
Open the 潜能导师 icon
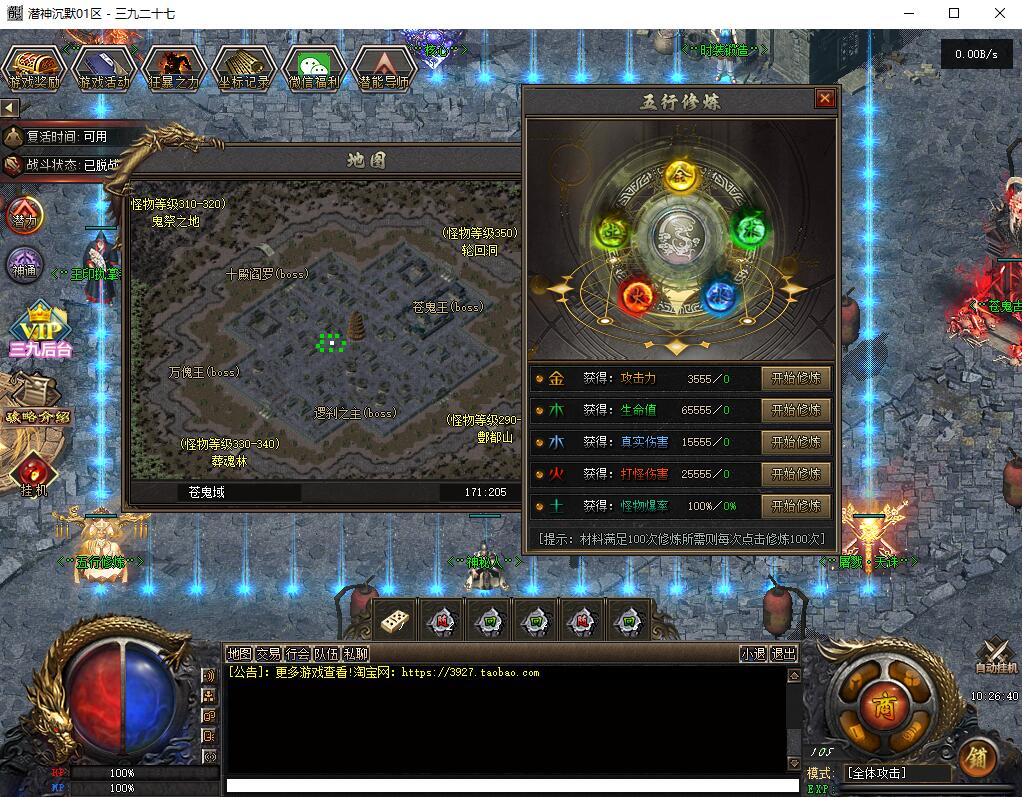[x=383, y=67]
